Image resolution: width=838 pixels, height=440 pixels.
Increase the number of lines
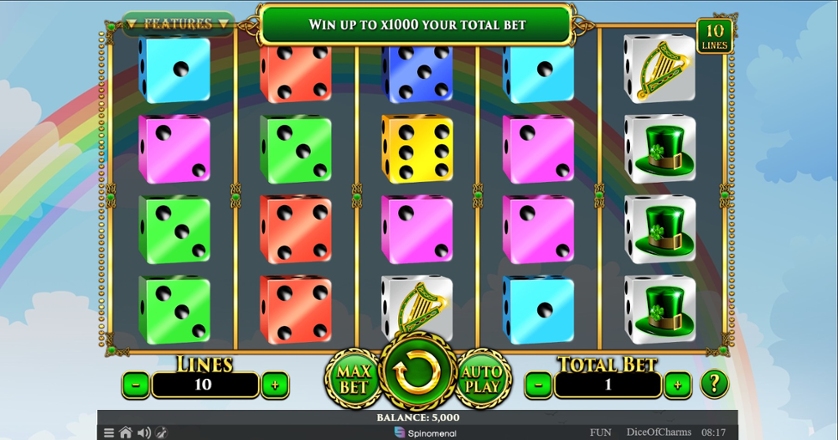pos(274,383)
